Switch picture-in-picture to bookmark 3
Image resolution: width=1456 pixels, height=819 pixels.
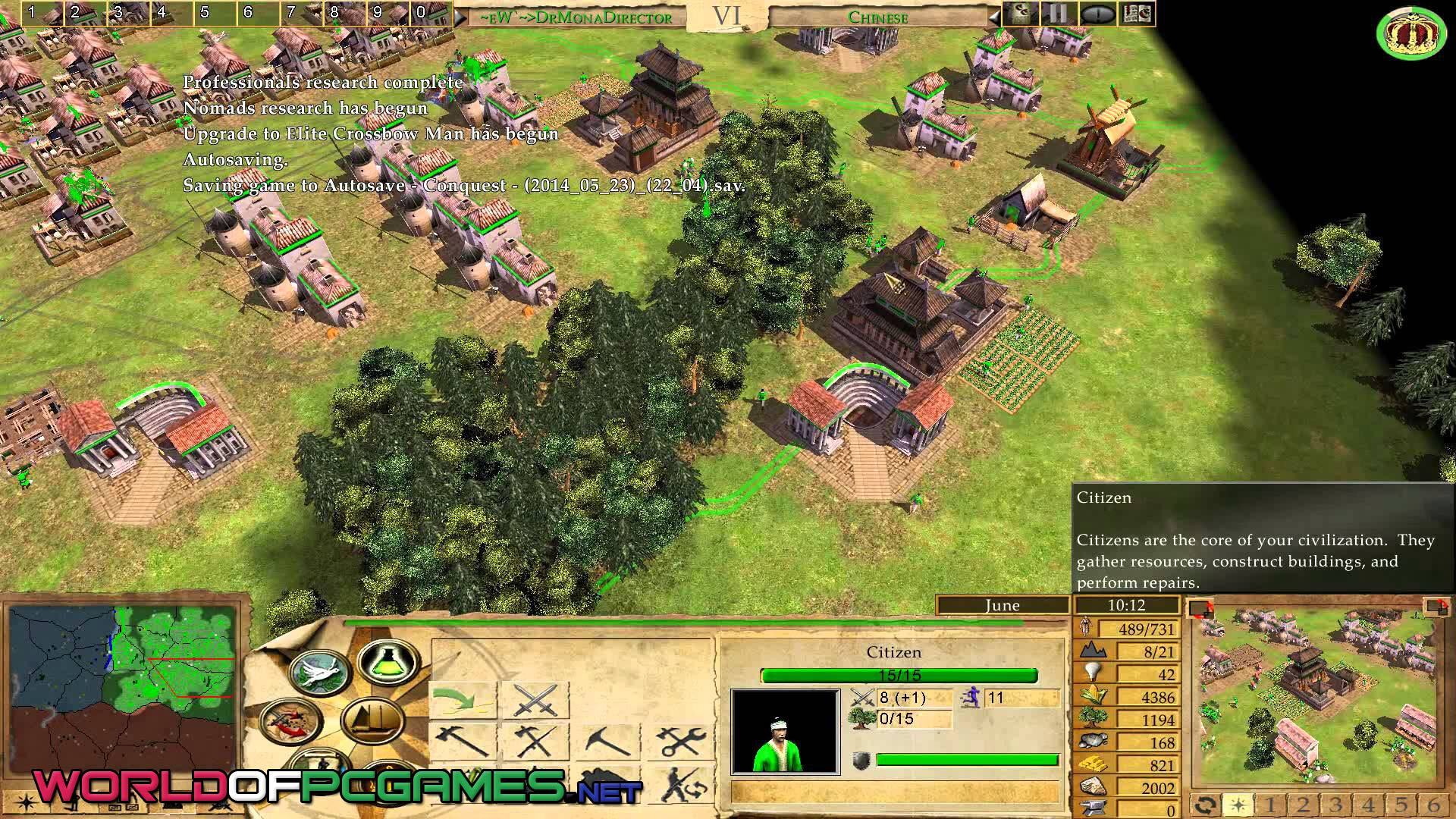1335,805
